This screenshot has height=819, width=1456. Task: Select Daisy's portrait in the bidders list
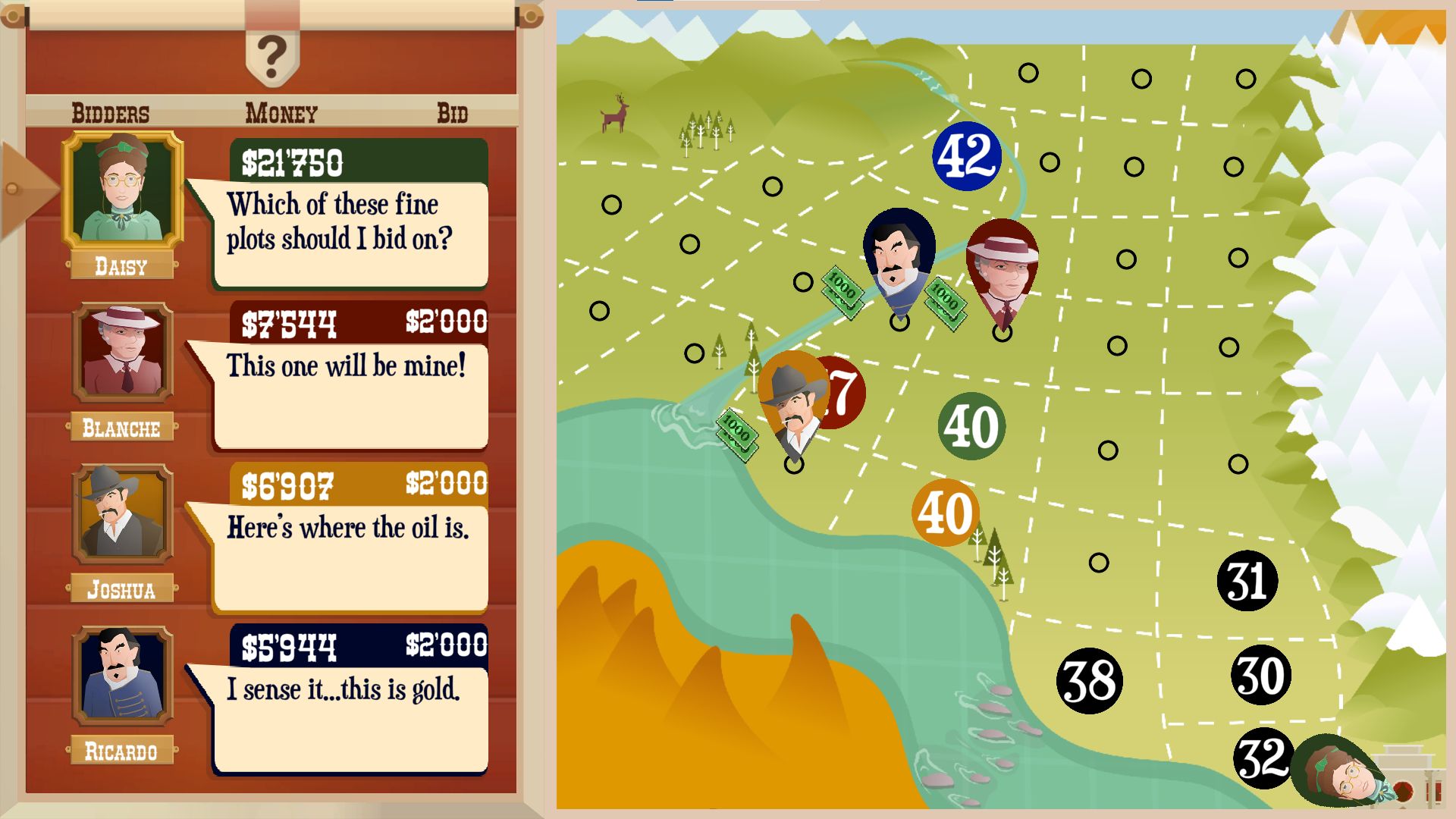122,190
